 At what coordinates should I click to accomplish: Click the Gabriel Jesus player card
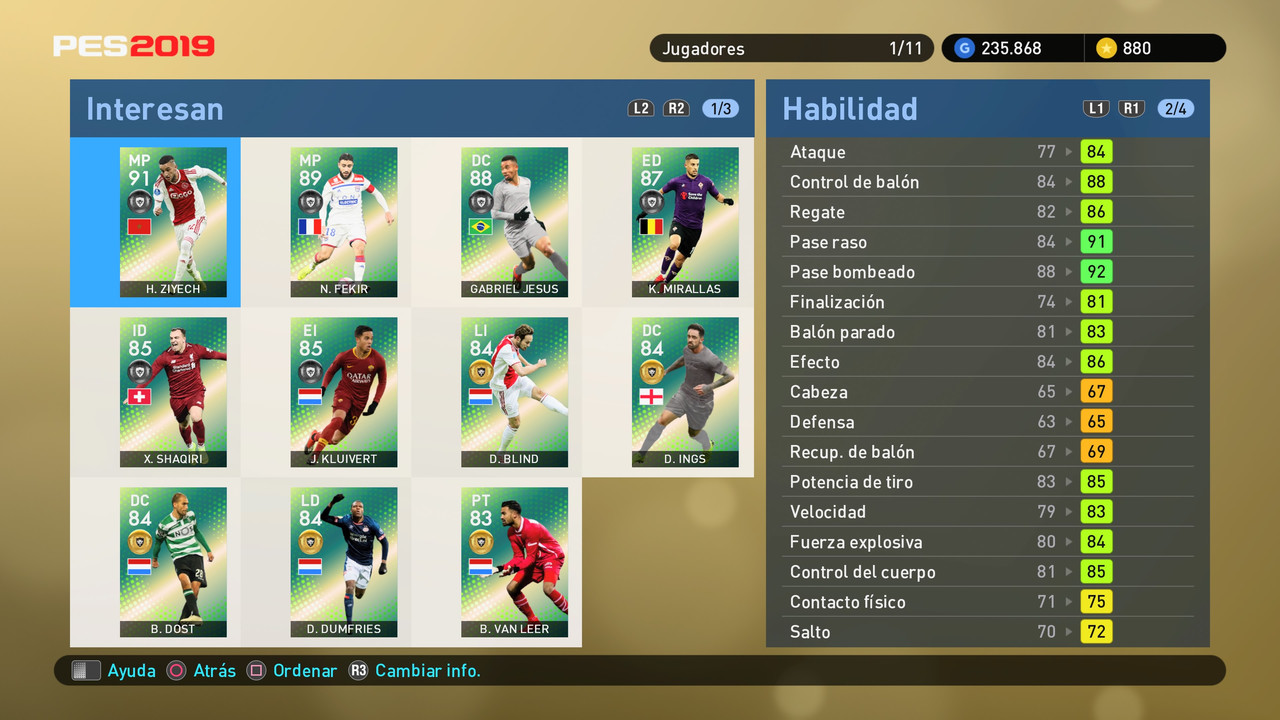(x=514, y=222)
